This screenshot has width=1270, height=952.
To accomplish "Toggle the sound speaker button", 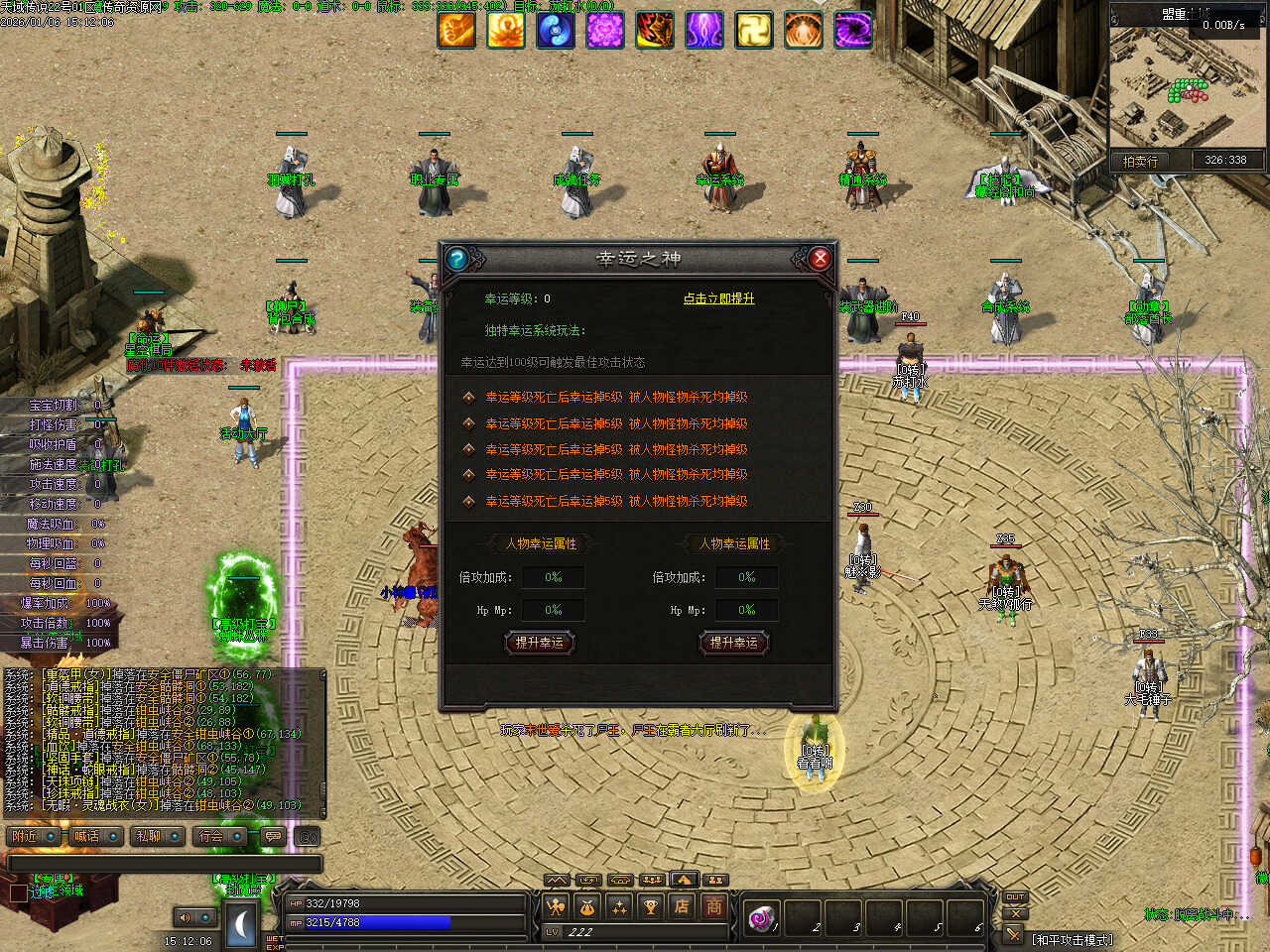I will point(185,917).
